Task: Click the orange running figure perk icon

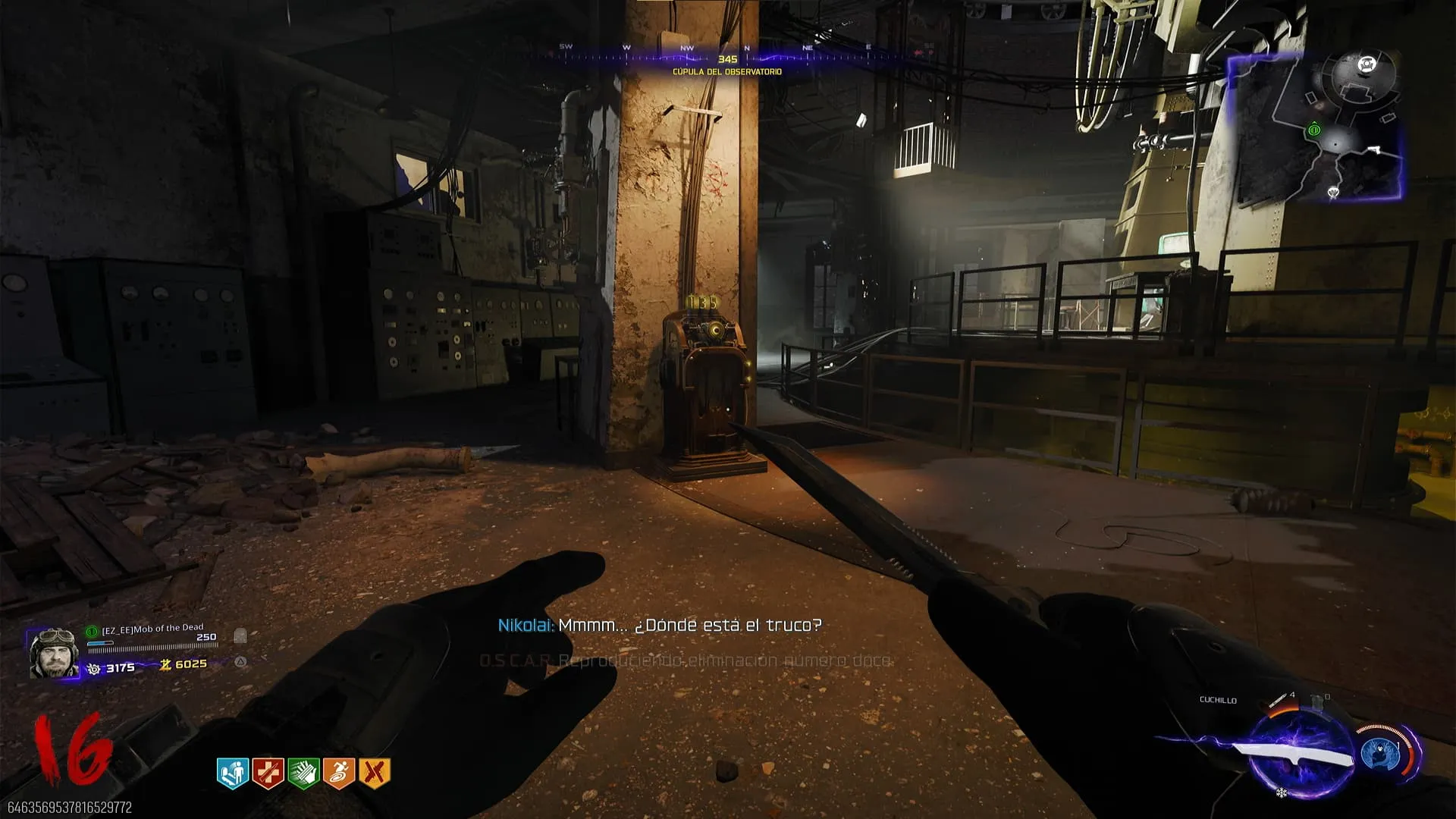Action: tap(339, 773)
